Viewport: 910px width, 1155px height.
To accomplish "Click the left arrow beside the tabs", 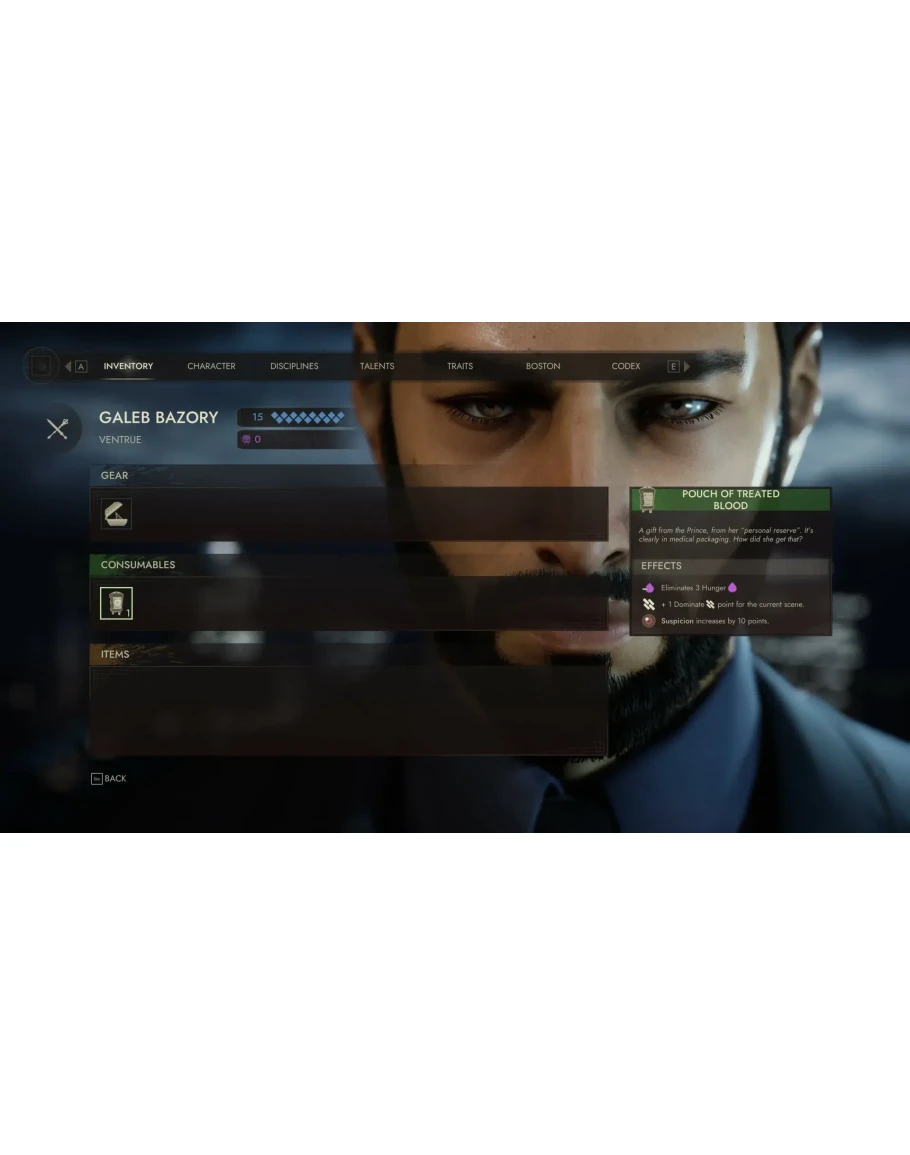I will point(68,367).
